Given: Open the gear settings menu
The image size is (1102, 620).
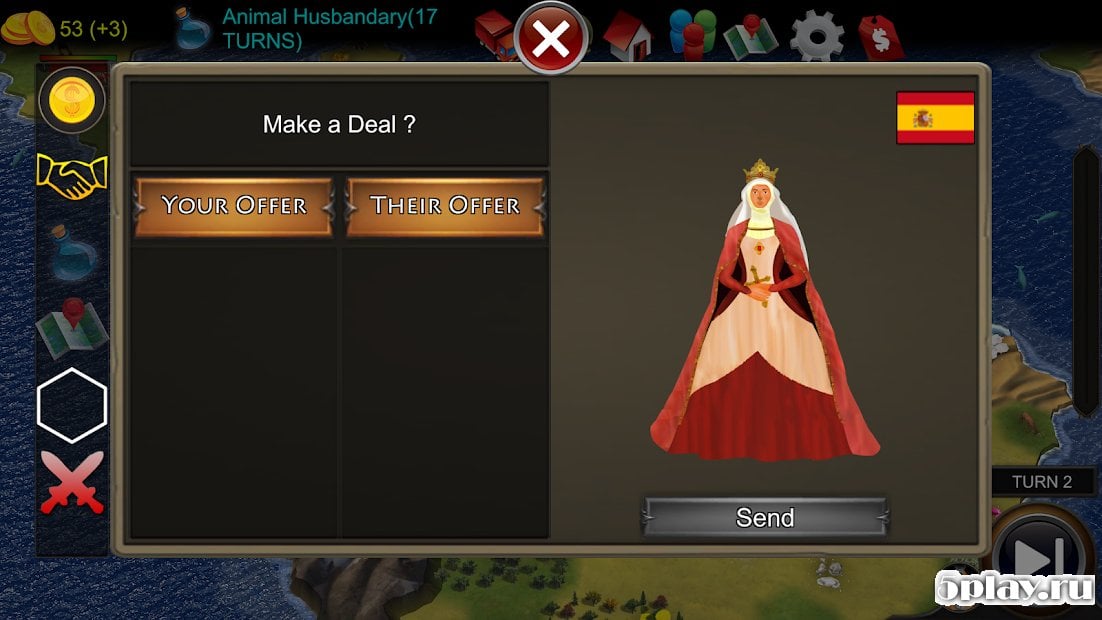Looking at the screenshot, I should click(x=817, y=37).
